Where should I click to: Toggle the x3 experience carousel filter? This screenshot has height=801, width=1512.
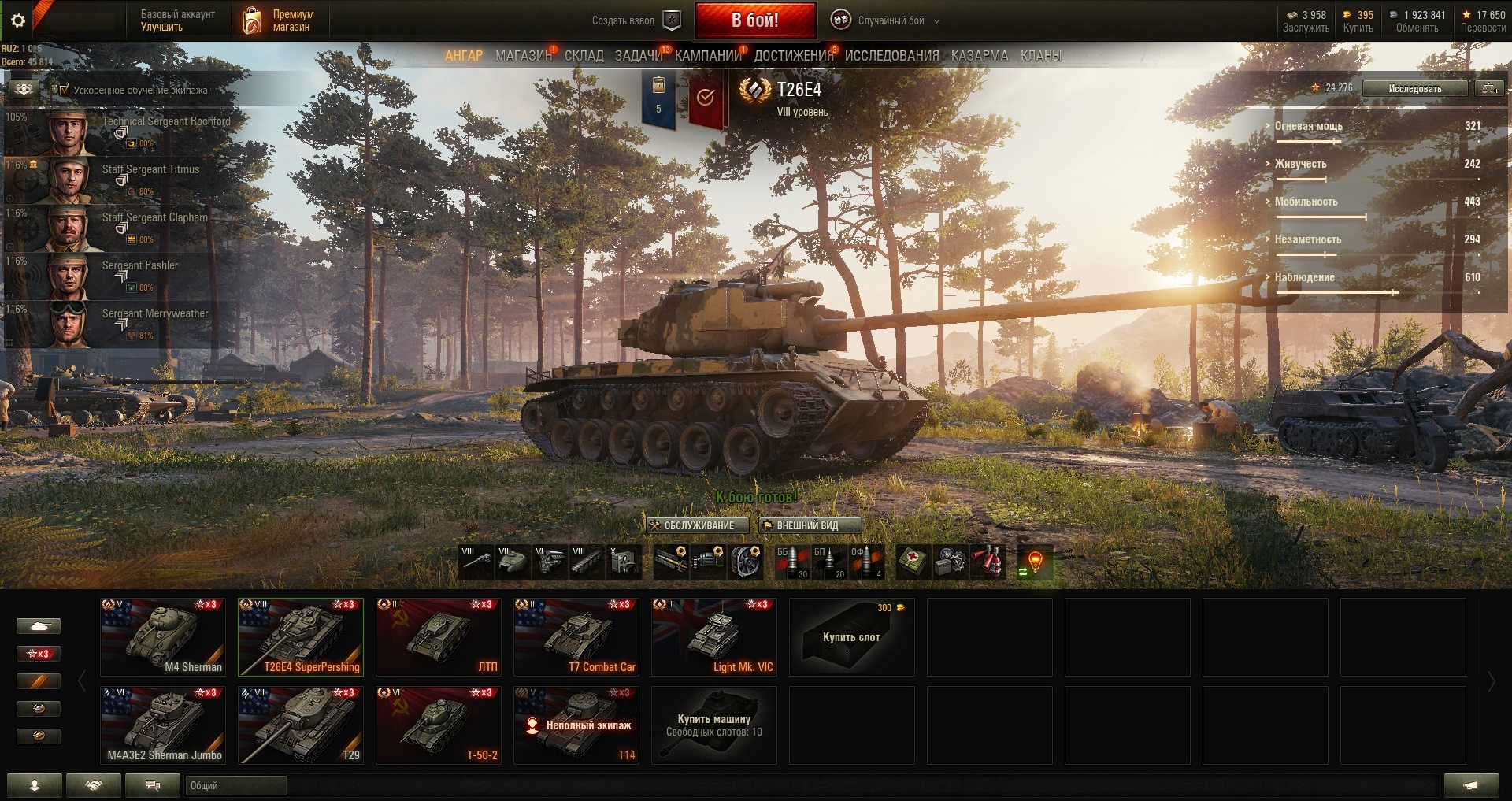pyautogui.click(x=39, y=653)
